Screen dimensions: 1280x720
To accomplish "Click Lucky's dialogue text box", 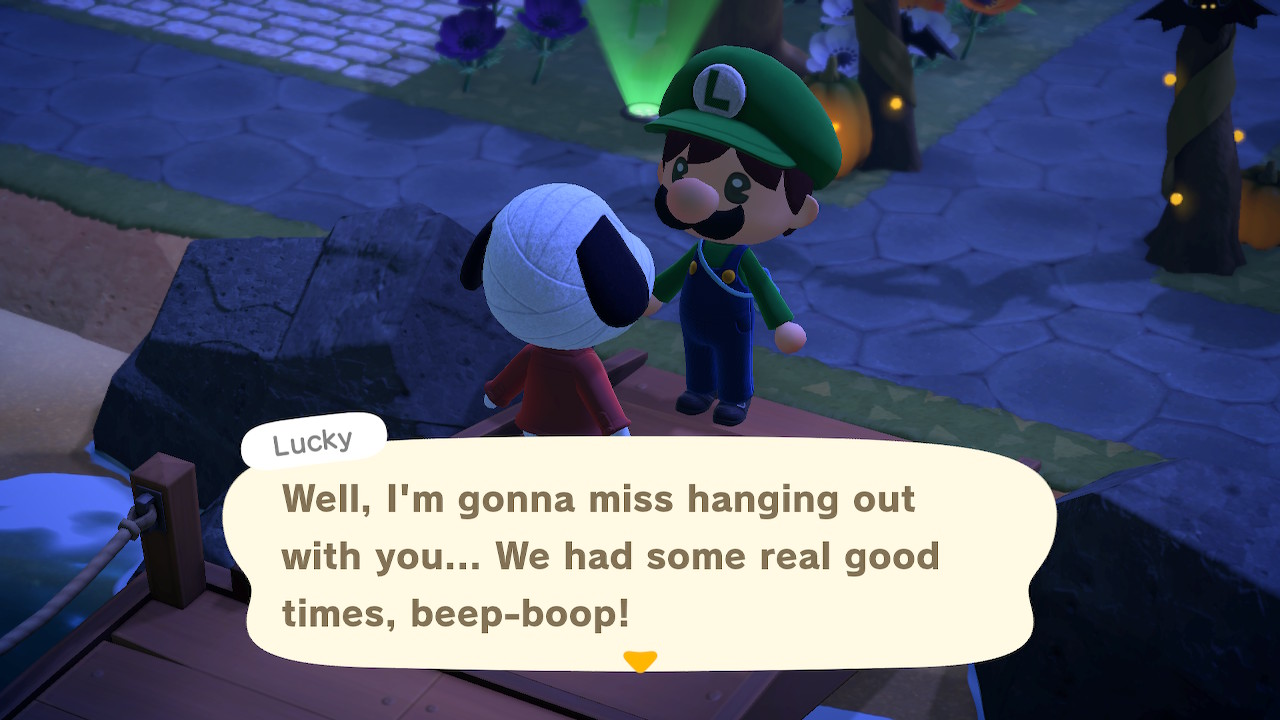I will pyautogui.click(x=640, y=555).
